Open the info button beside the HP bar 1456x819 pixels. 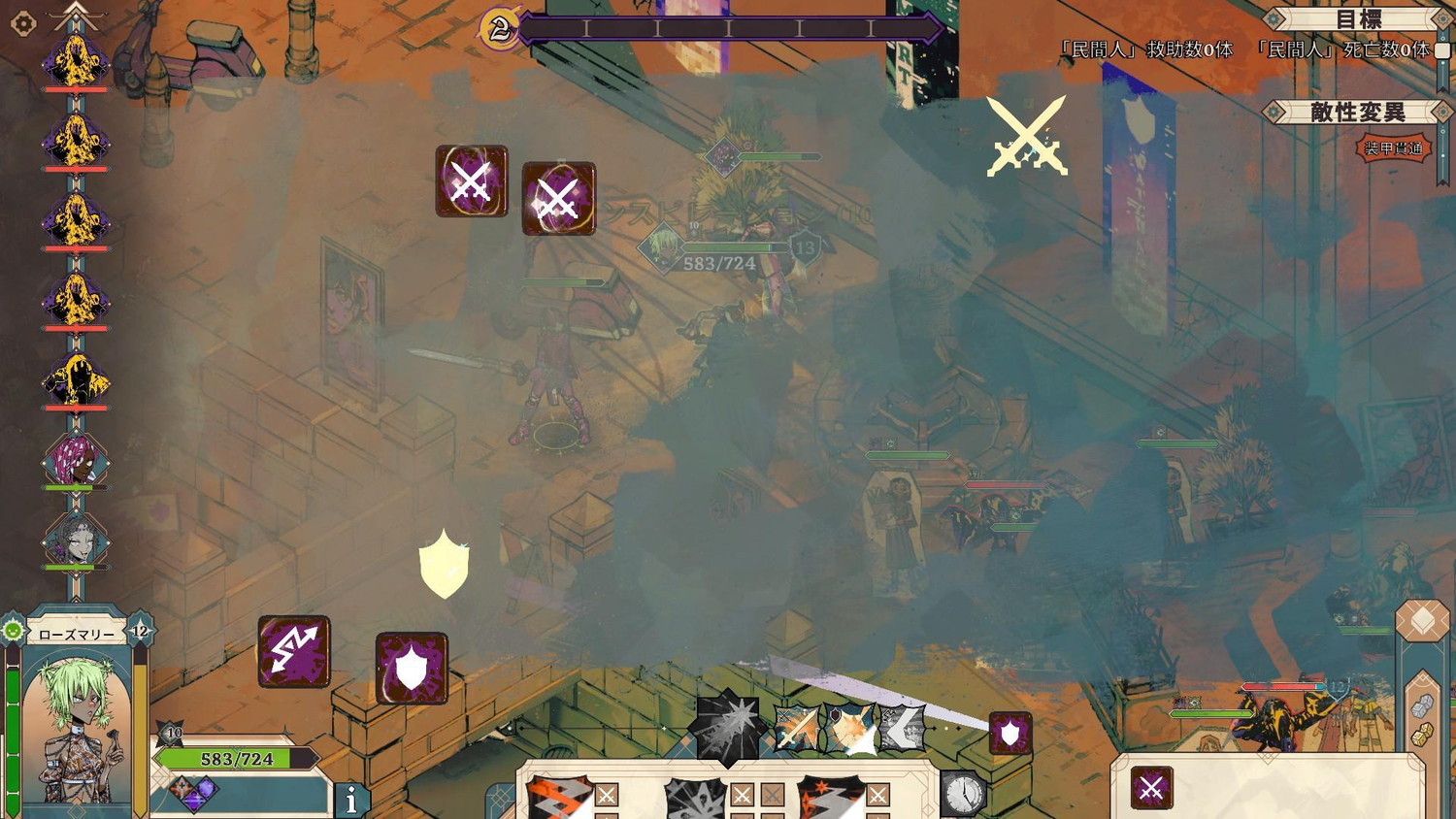point(351,799)
